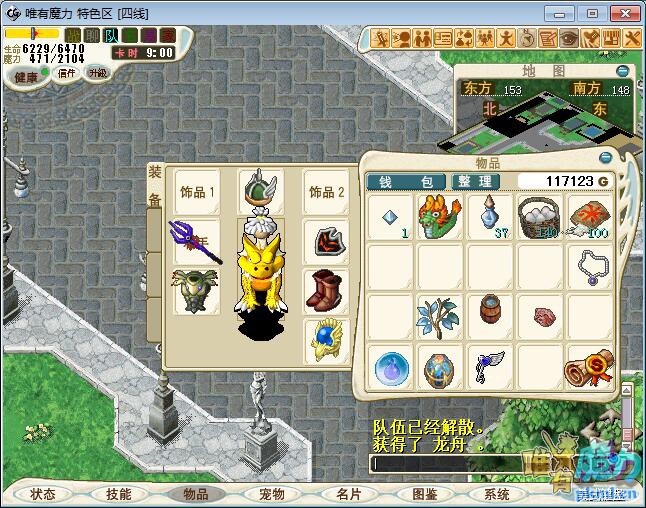Choose the blue potion bottle stack
The image size is (646, 508).
coord(489,217)
